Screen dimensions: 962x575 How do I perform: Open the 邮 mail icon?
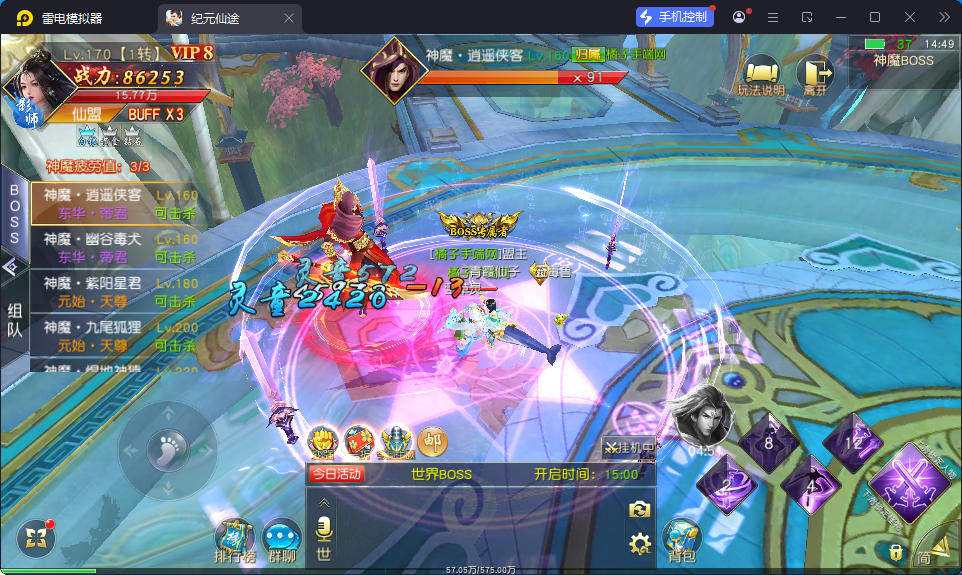(x=432, y=441)
